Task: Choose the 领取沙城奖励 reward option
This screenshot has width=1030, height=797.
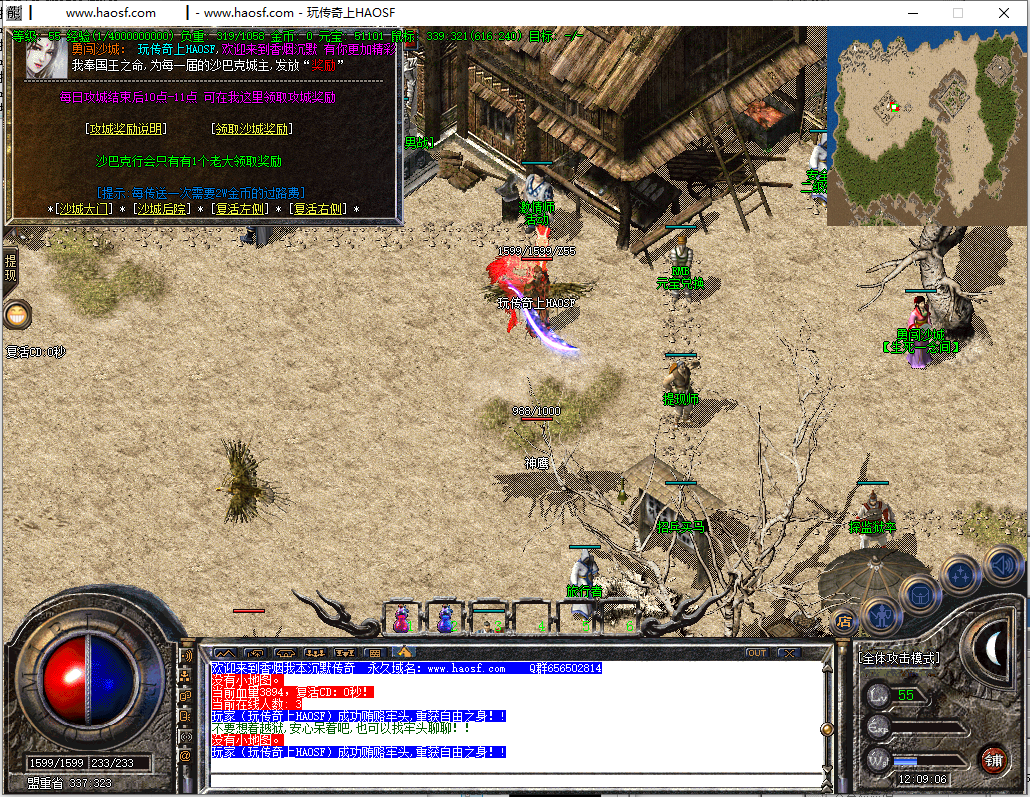Action: click(252, 129)
